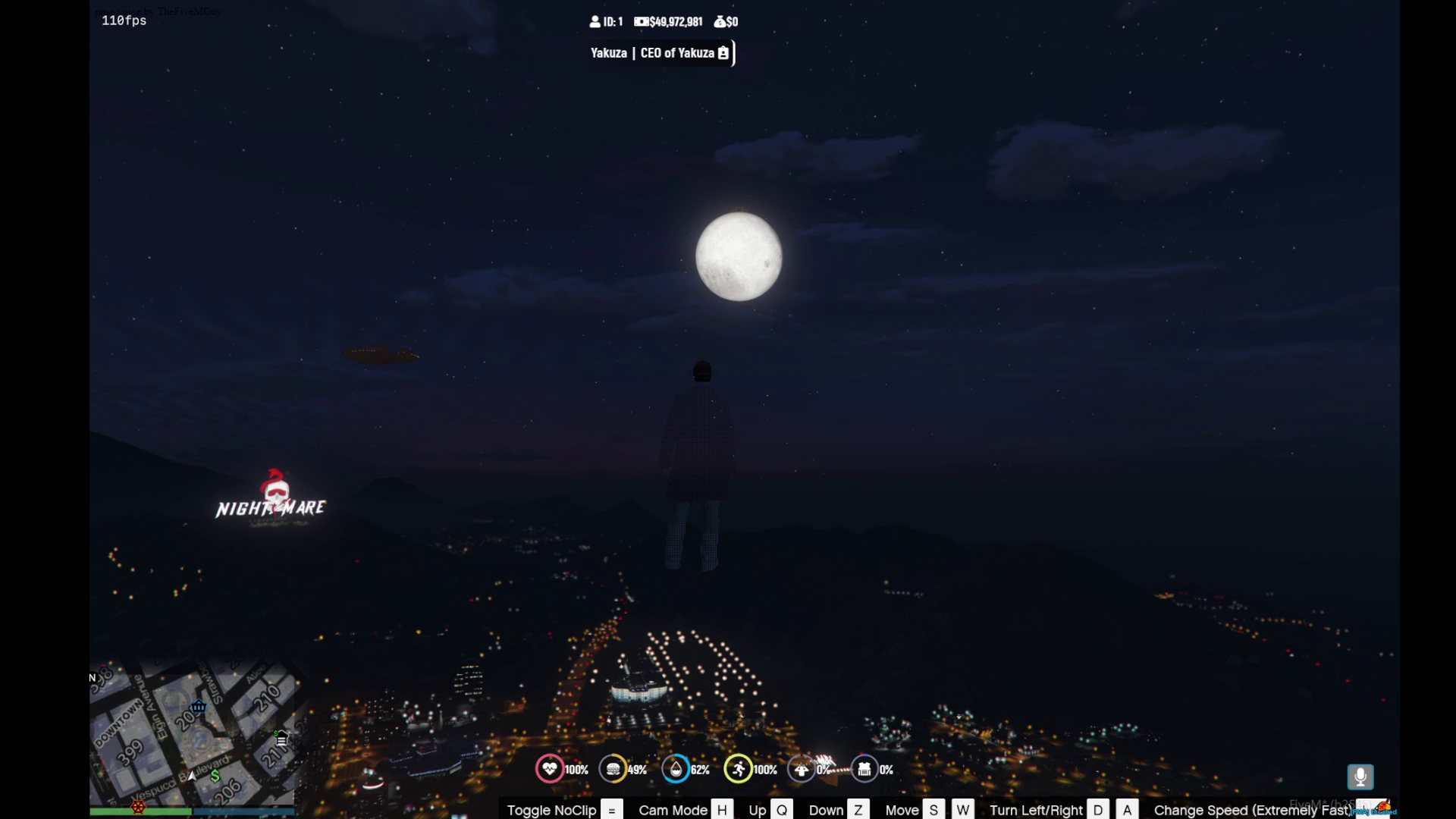Click the health heart icon
Screen dimensions: 1456x819
click(x=550, y=769)
